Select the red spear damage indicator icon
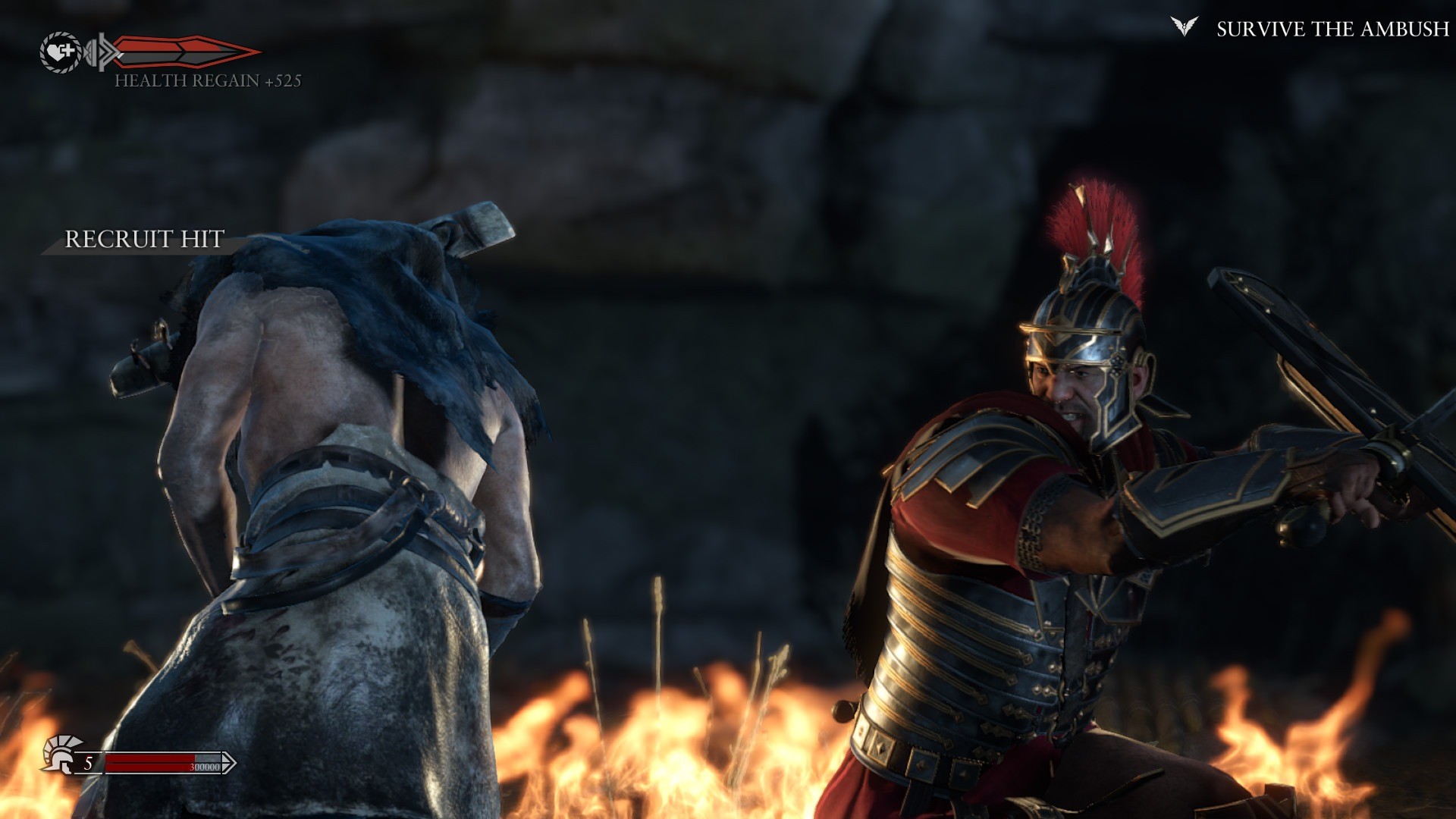Image resolution: width=1456 pixels, height=819 pixels. click(x=182, y=50)
